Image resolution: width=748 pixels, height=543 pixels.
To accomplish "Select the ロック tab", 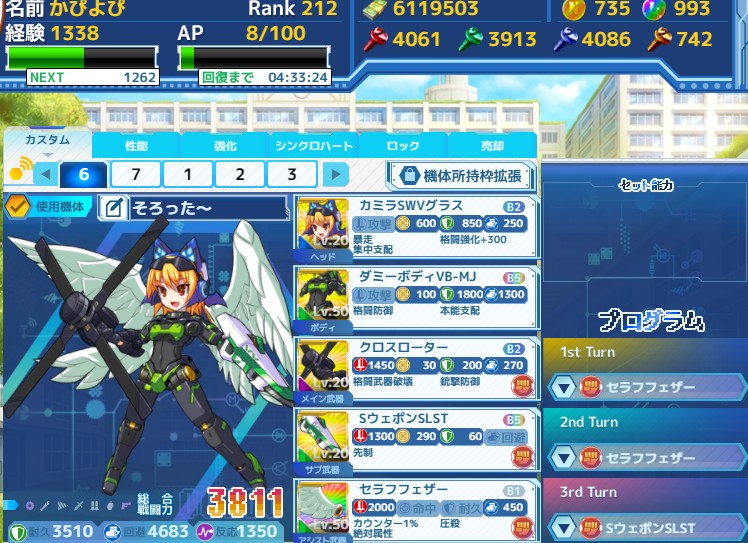I will point(402,146).
